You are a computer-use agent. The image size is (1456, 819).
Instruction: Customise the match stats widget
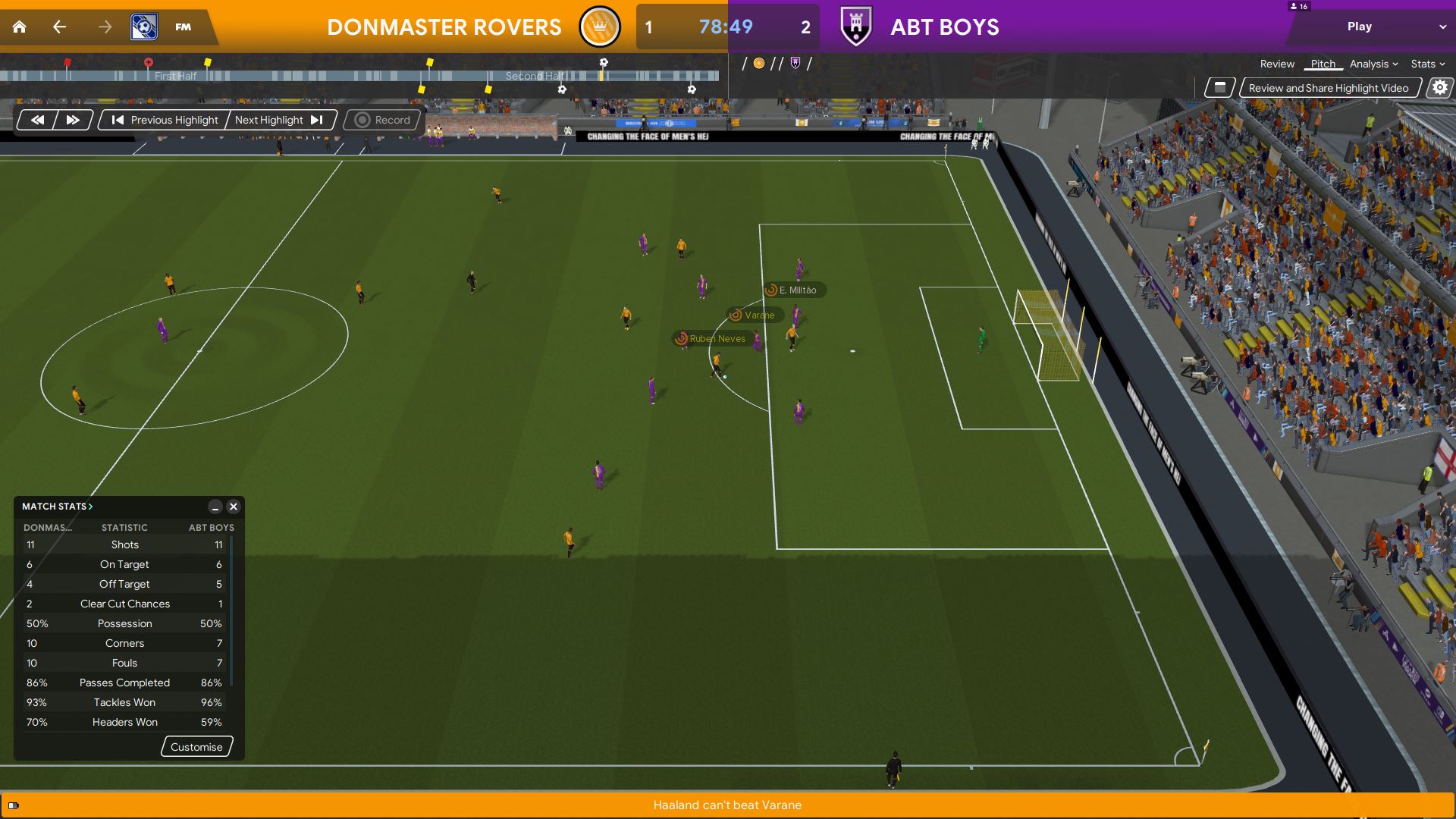(196, 747)
